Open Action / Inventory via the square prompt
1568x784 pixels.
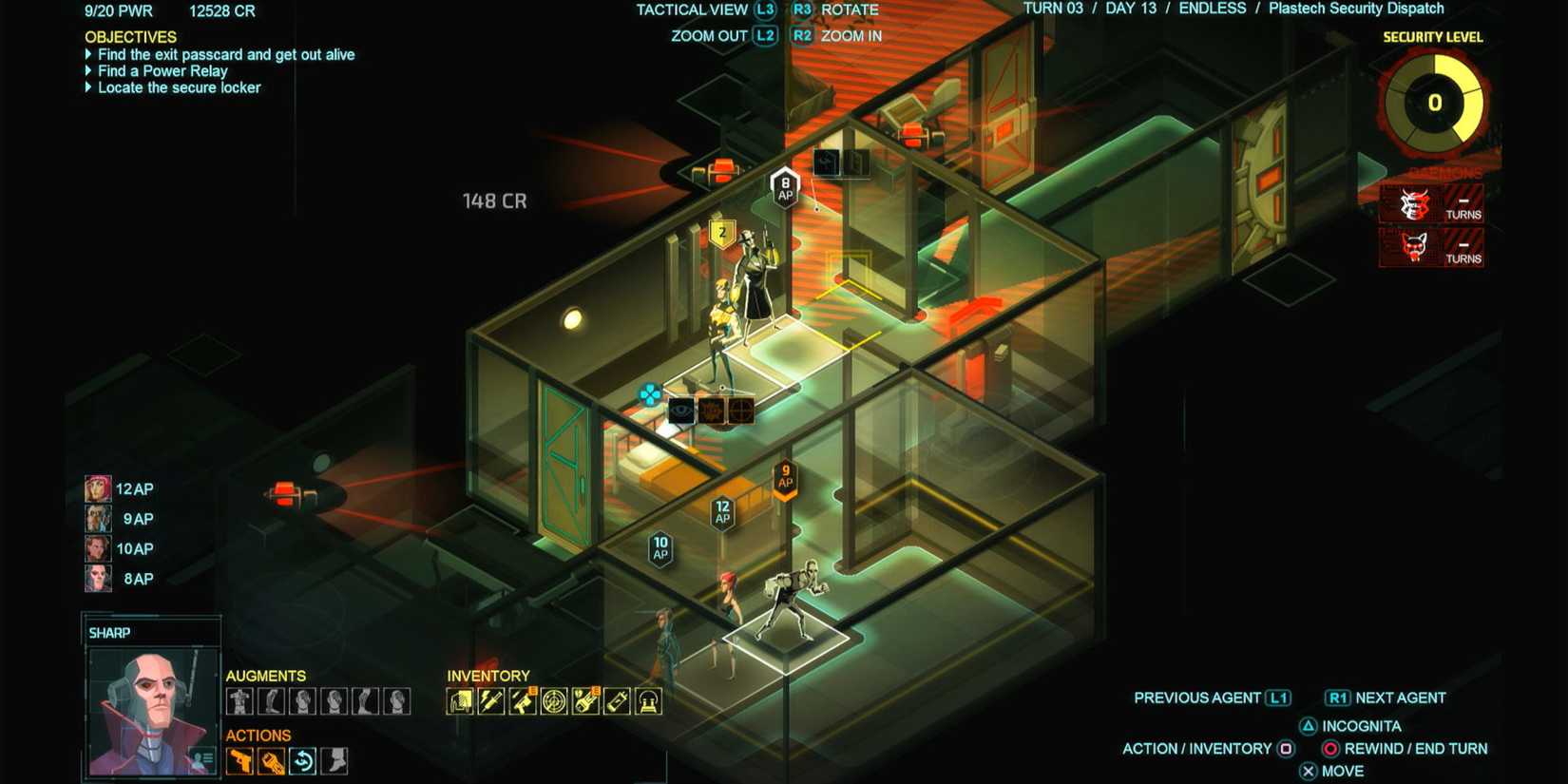1288,748
